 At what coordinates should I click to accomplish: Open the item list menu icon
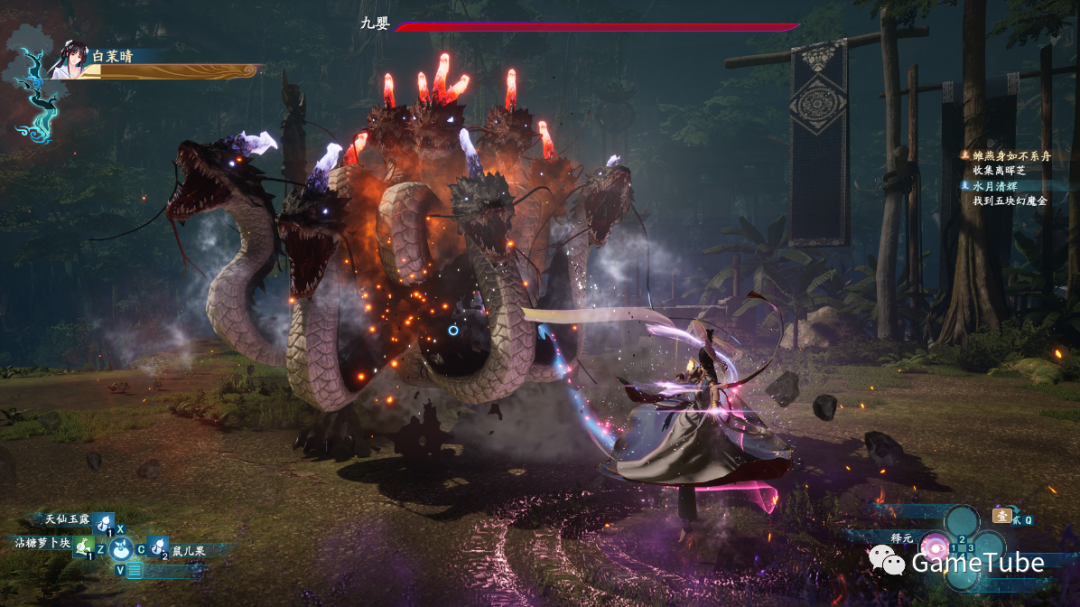pos(134,570)
